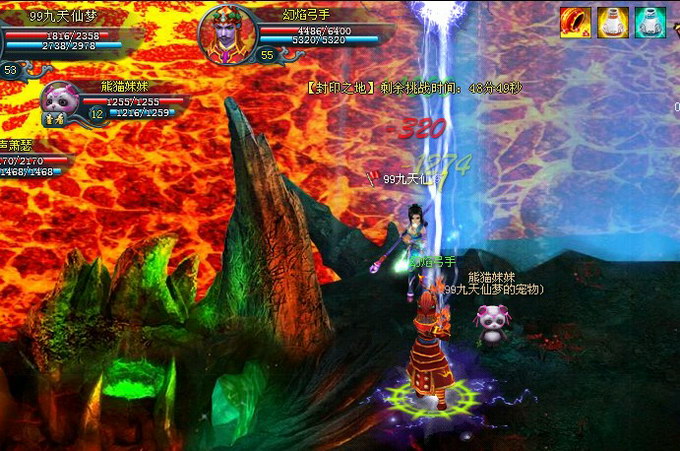This screenshot has height=451, width=680.
Task: Click the 熊猫妹妹 panda pet portrait
Action: 60,101
